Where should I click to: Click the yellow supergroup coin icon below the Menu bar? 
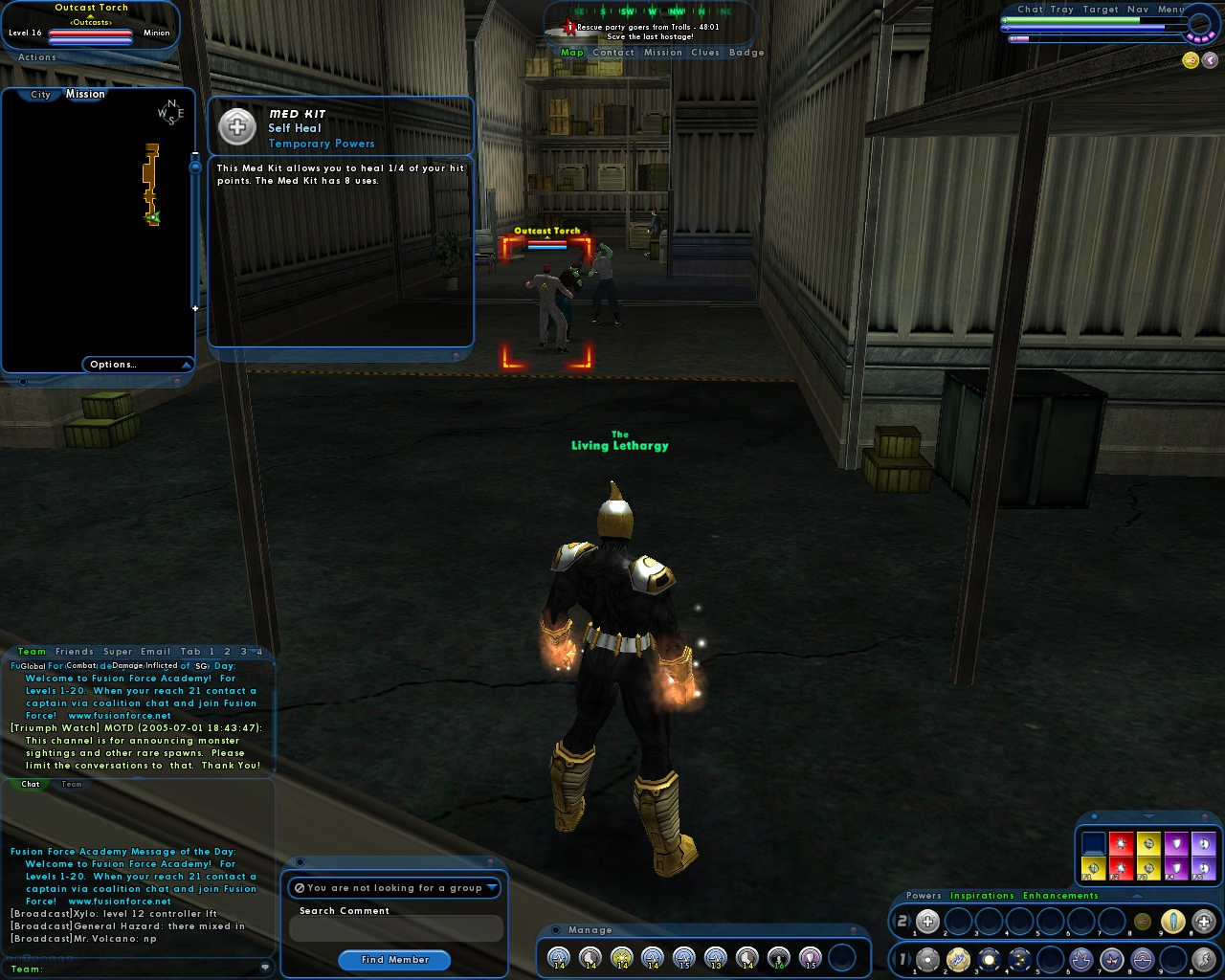click(1189, 59)
